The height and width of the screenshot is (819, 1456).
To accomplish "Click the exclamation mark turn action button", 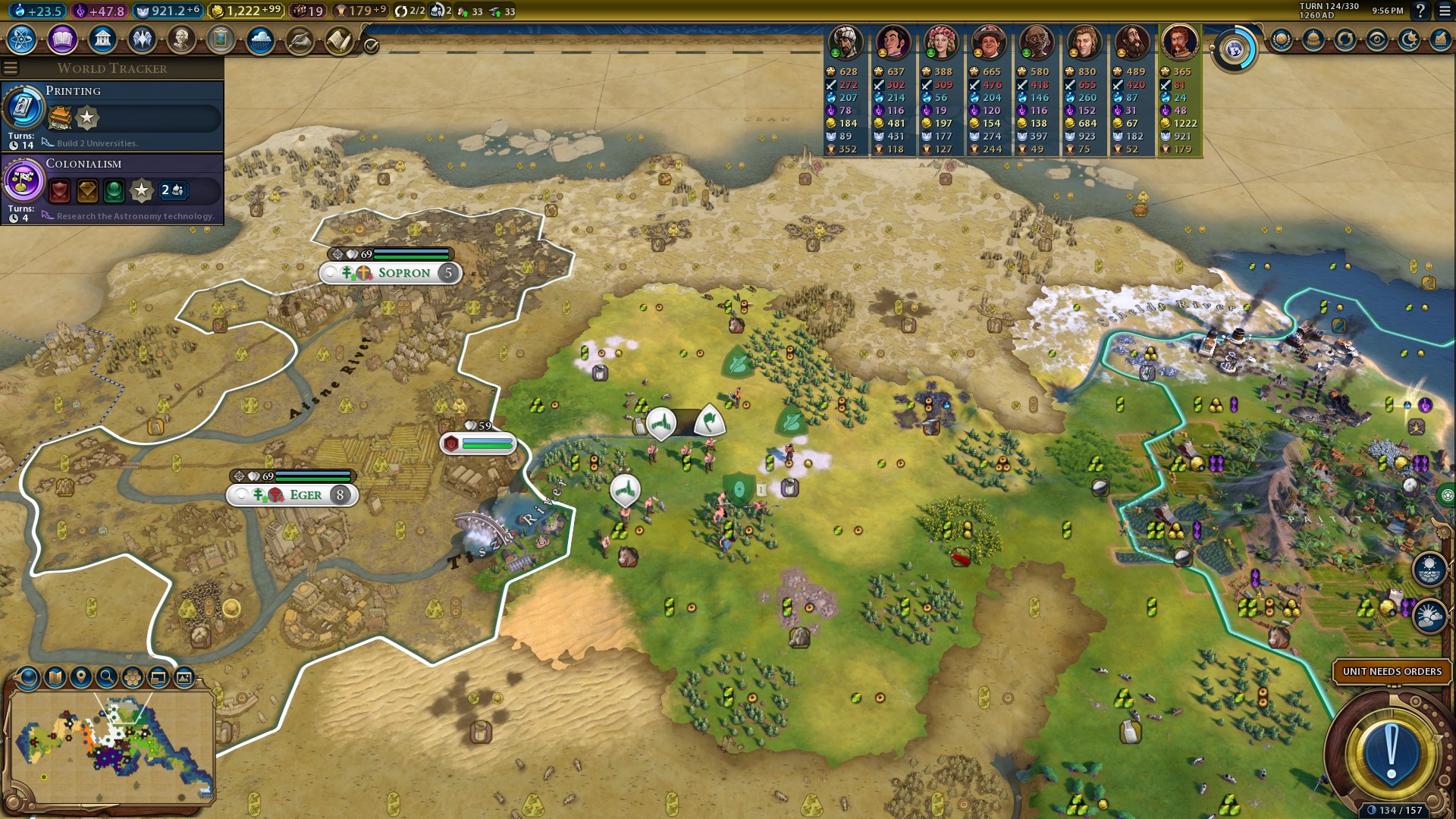I will point(1391,752).
